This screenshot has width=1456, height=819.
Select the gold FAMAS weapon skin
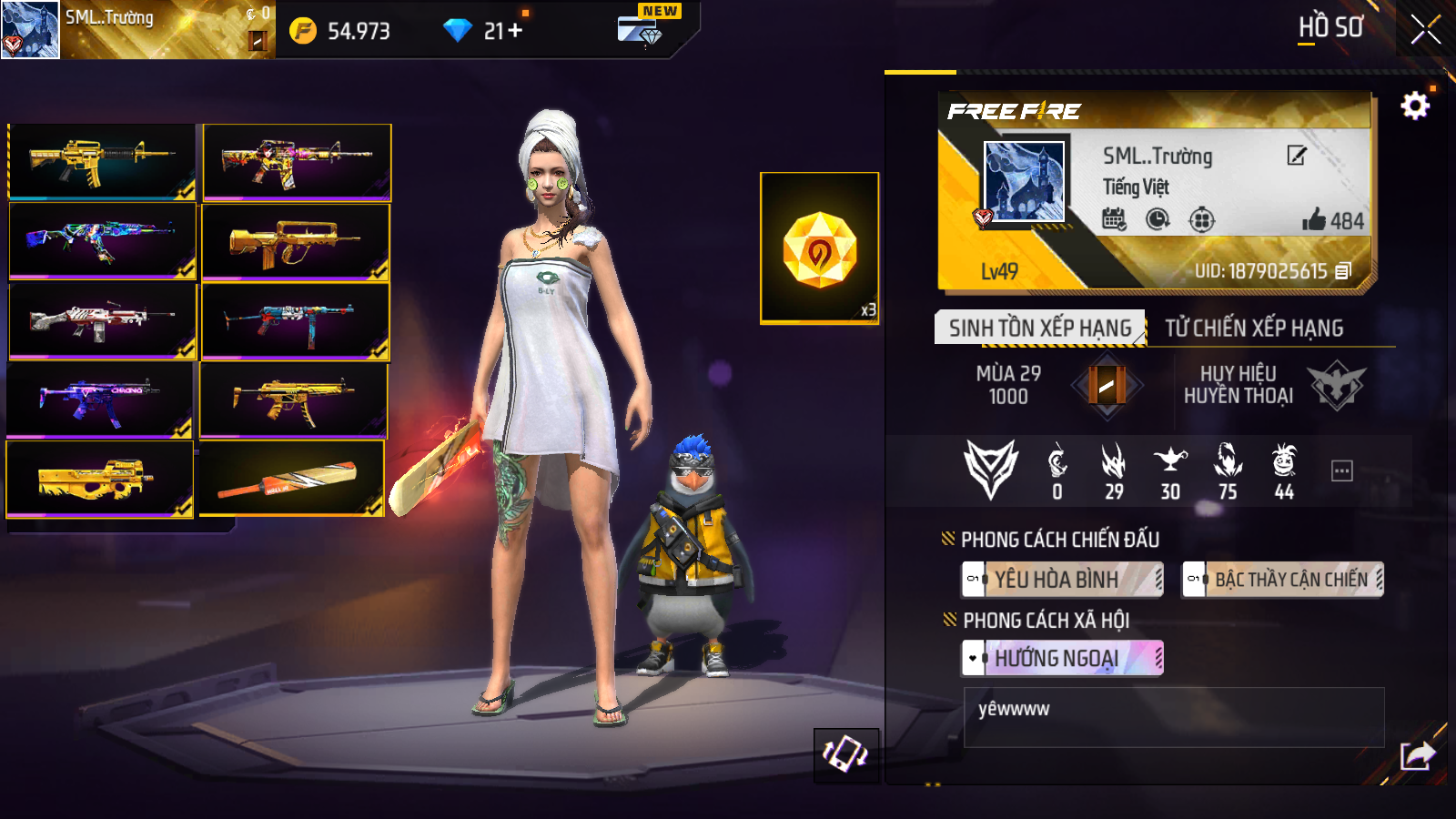coord(296,242)
